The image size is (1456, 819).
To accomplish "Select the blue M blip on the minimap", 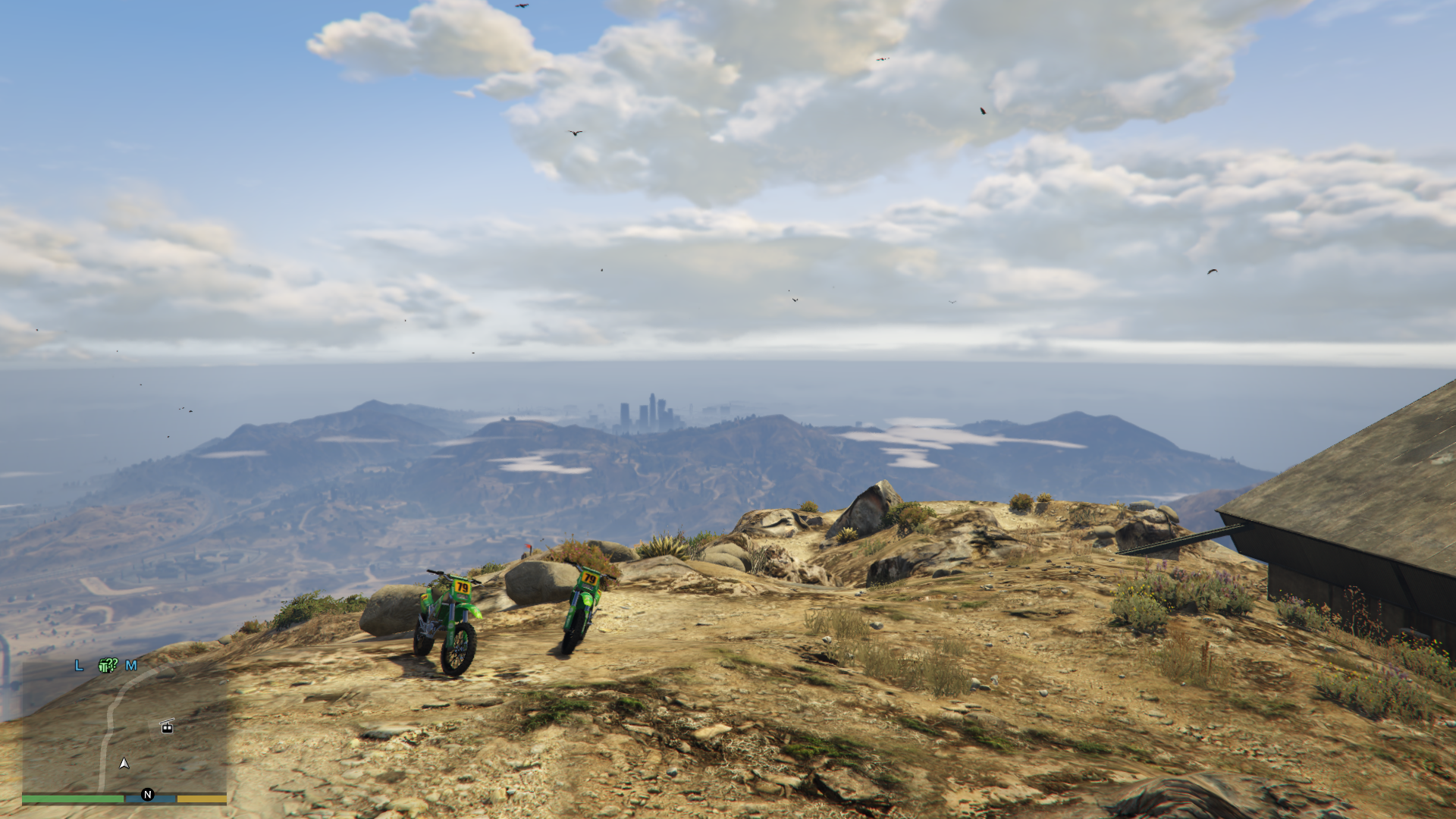I will click(131, 665).
